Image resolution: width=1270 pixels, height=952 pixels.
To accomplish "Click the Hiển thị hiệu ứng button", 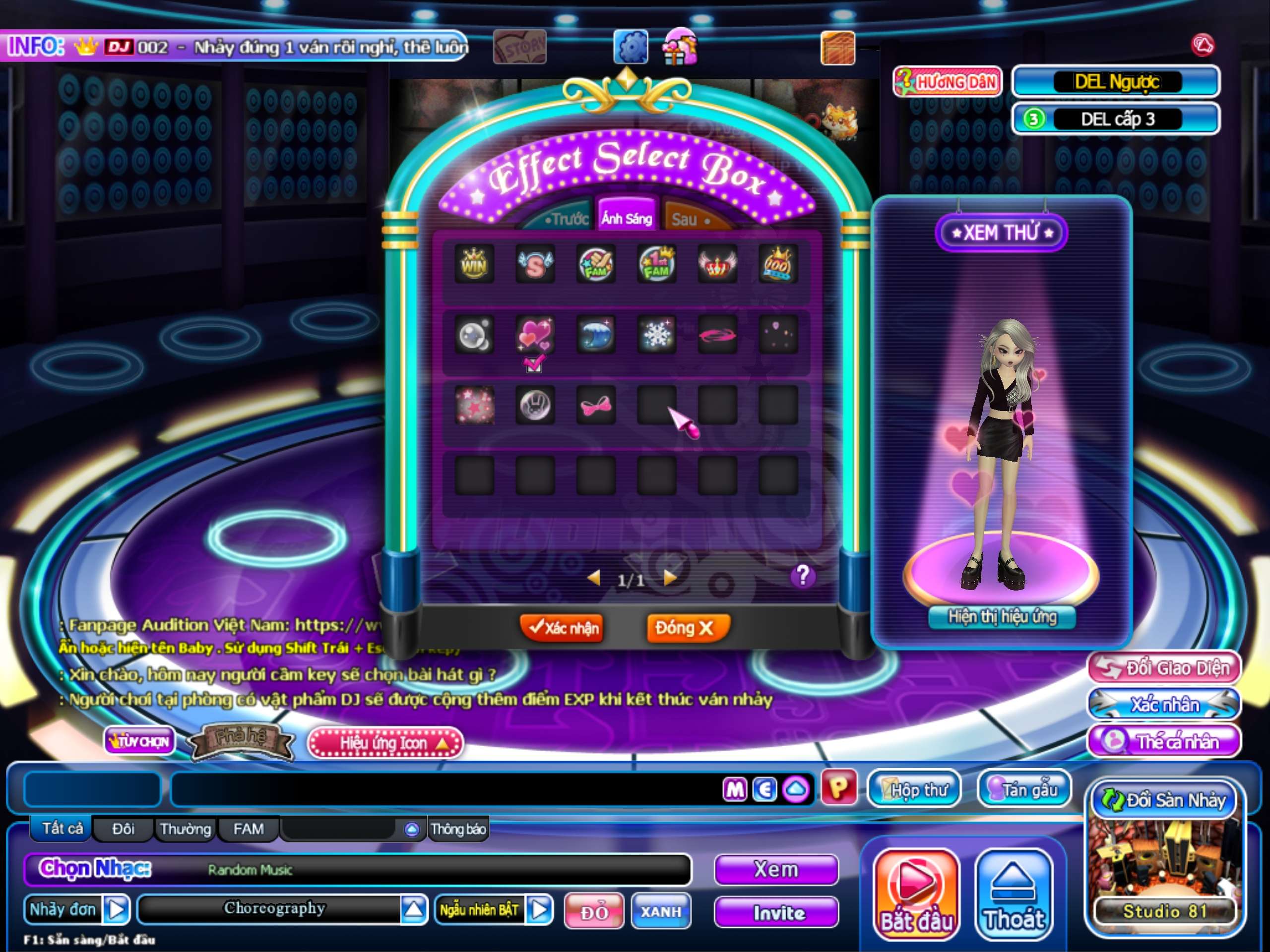I will click(x=1002, y=617).
